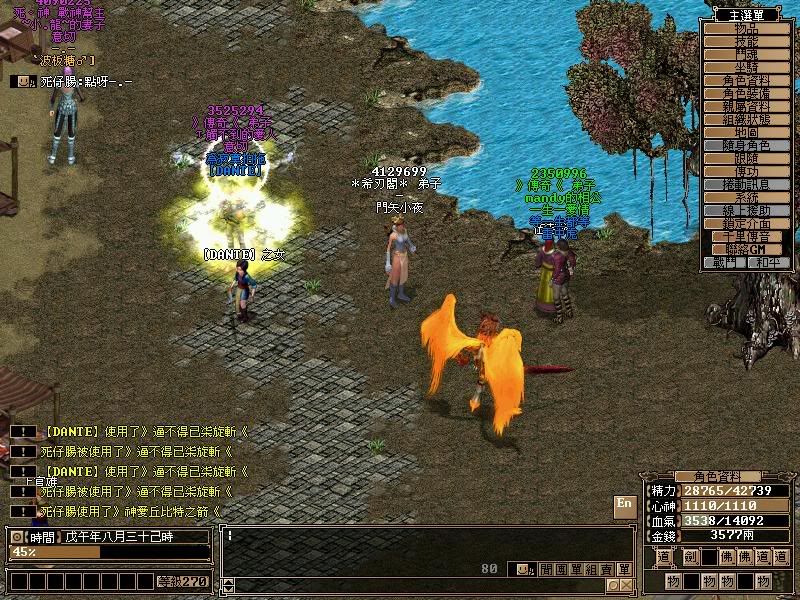Activate the 劍 sword skill slot
Image resolution: width=800 pixels, height=600 pixels.
click(x=688, y=558)
